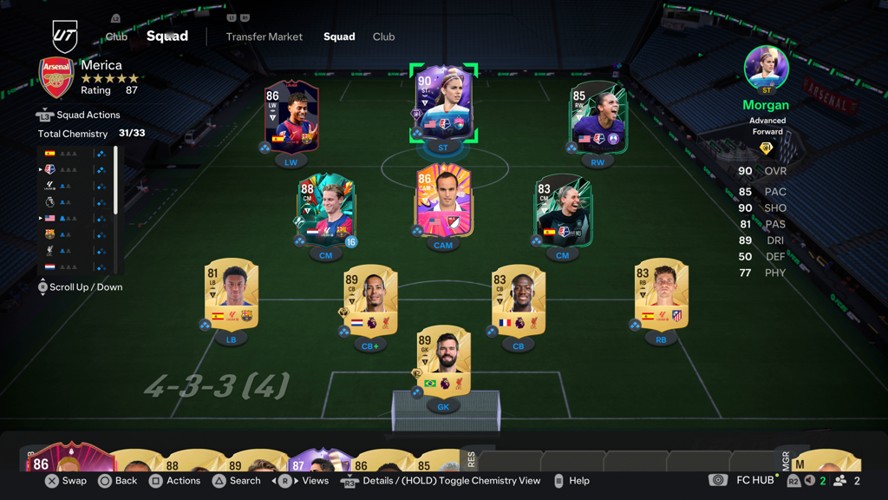Pick the 86-rated LW player card
The width and height of the screenshot is (888, 500).
click(291, 117)
